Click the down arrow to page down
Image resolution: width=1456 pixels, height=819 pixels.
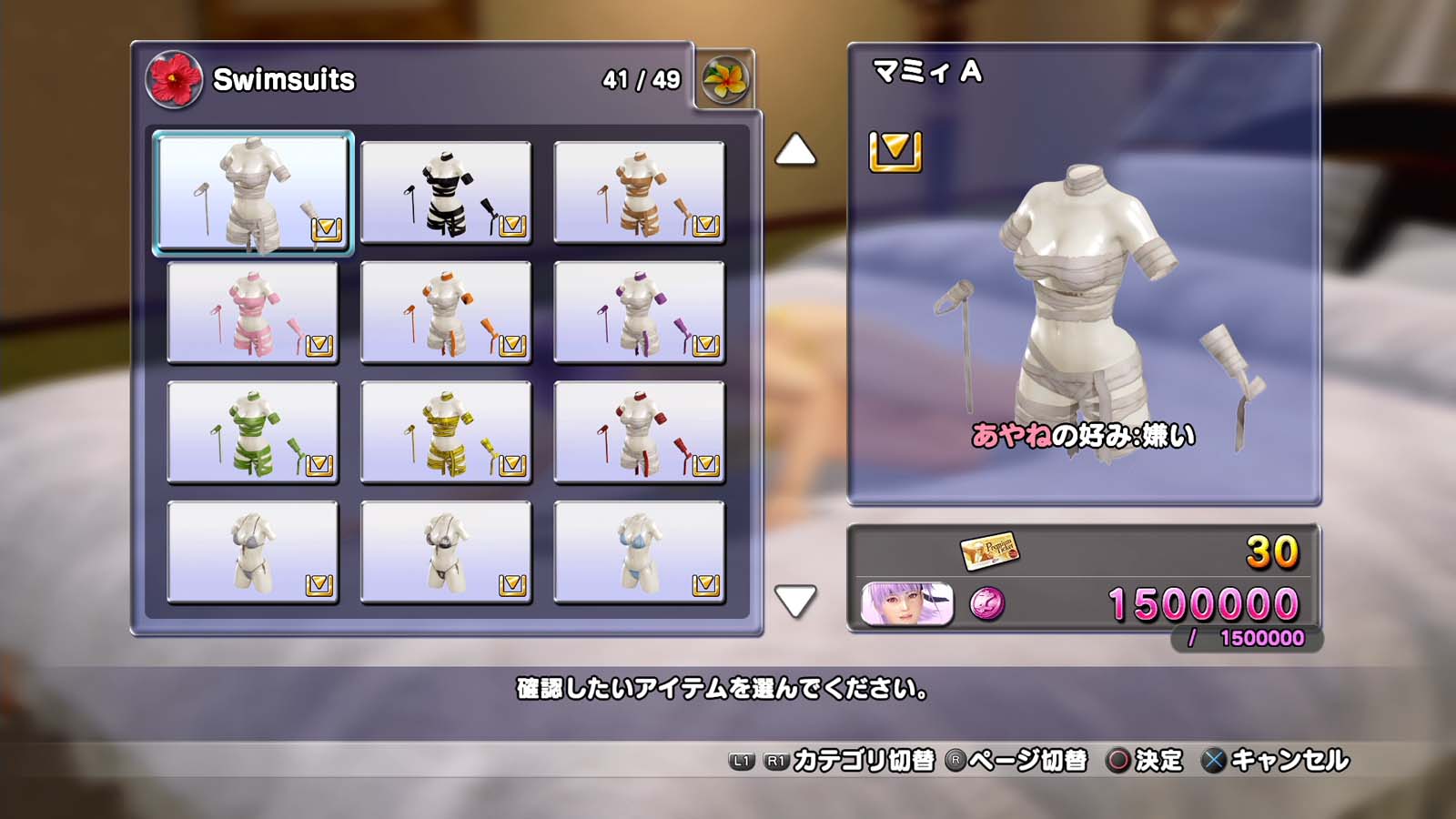[x=794, y=602]
